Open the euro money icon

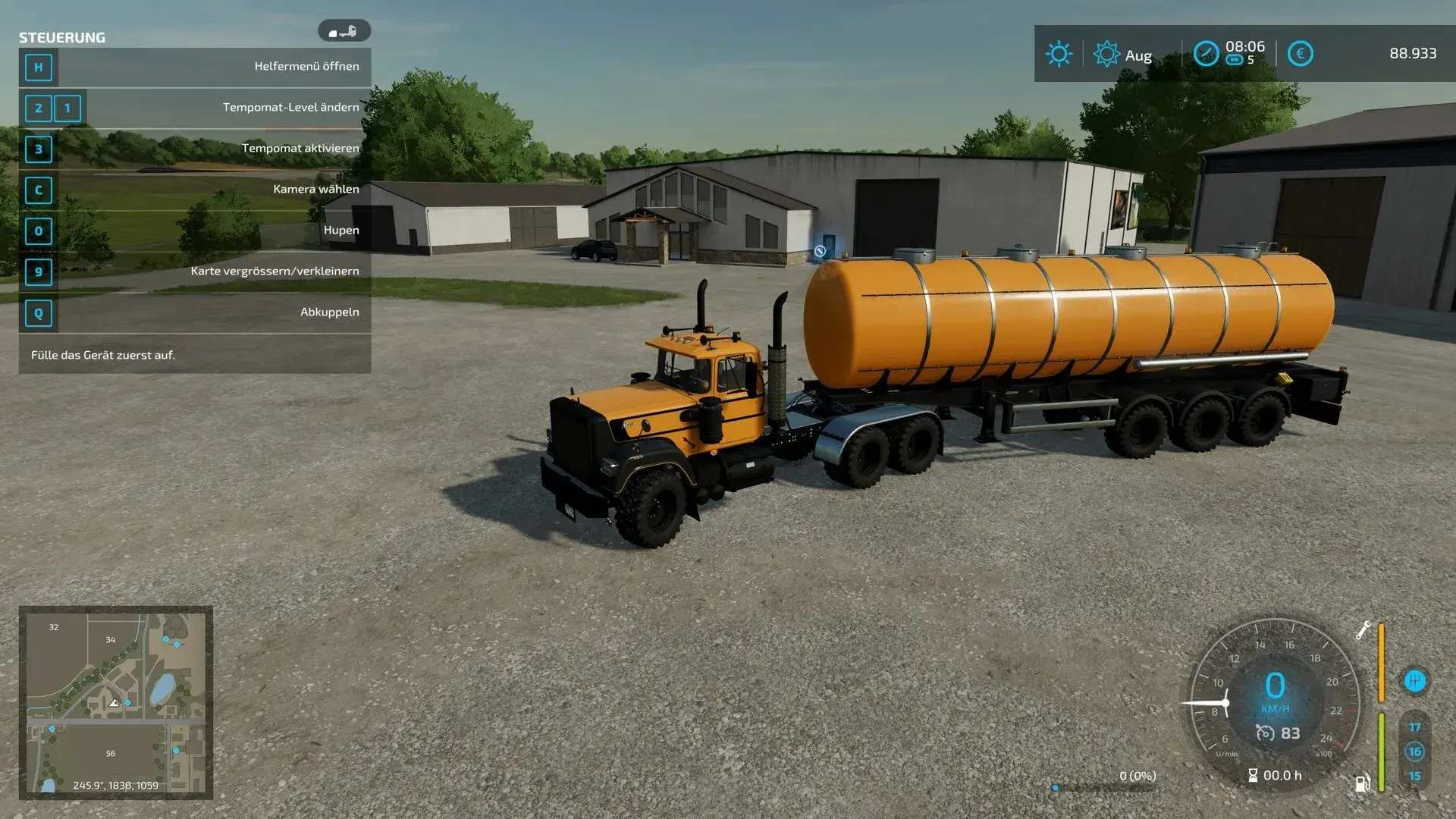click(x=1300, y=54)
